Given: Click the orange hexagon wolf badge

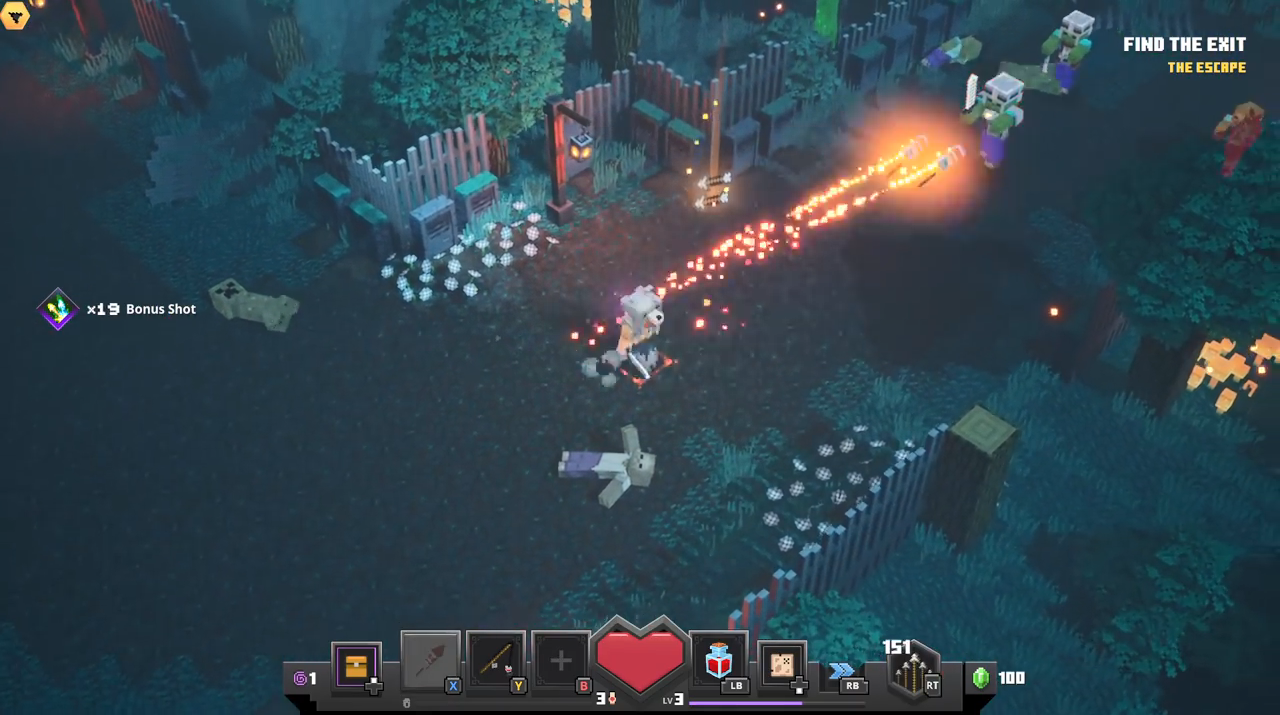Looking at the screenshot, I should [x=15, y=13].
